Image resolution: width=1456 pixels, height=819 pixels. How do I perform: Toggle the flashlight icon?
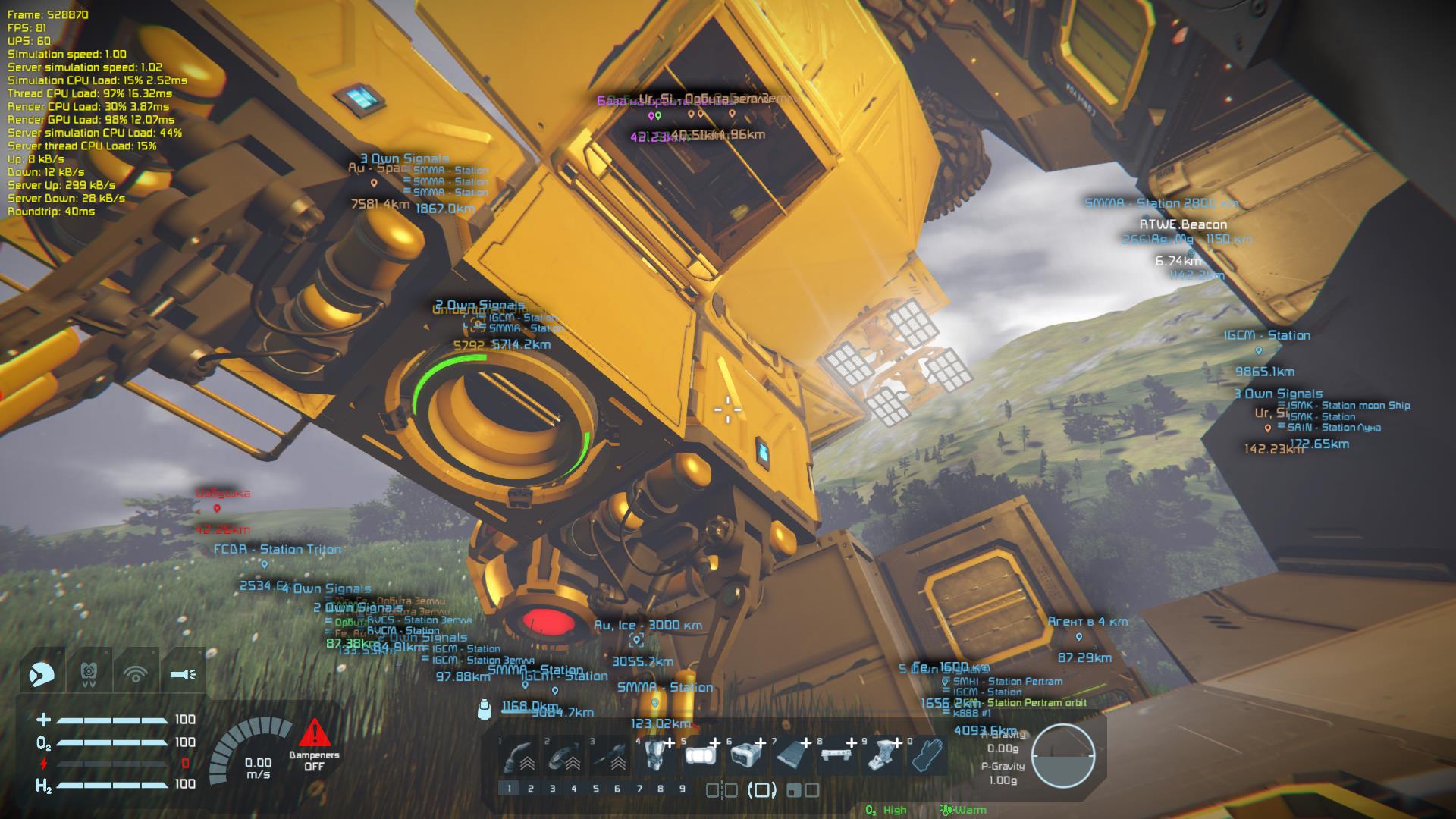(x=183, y=673)
